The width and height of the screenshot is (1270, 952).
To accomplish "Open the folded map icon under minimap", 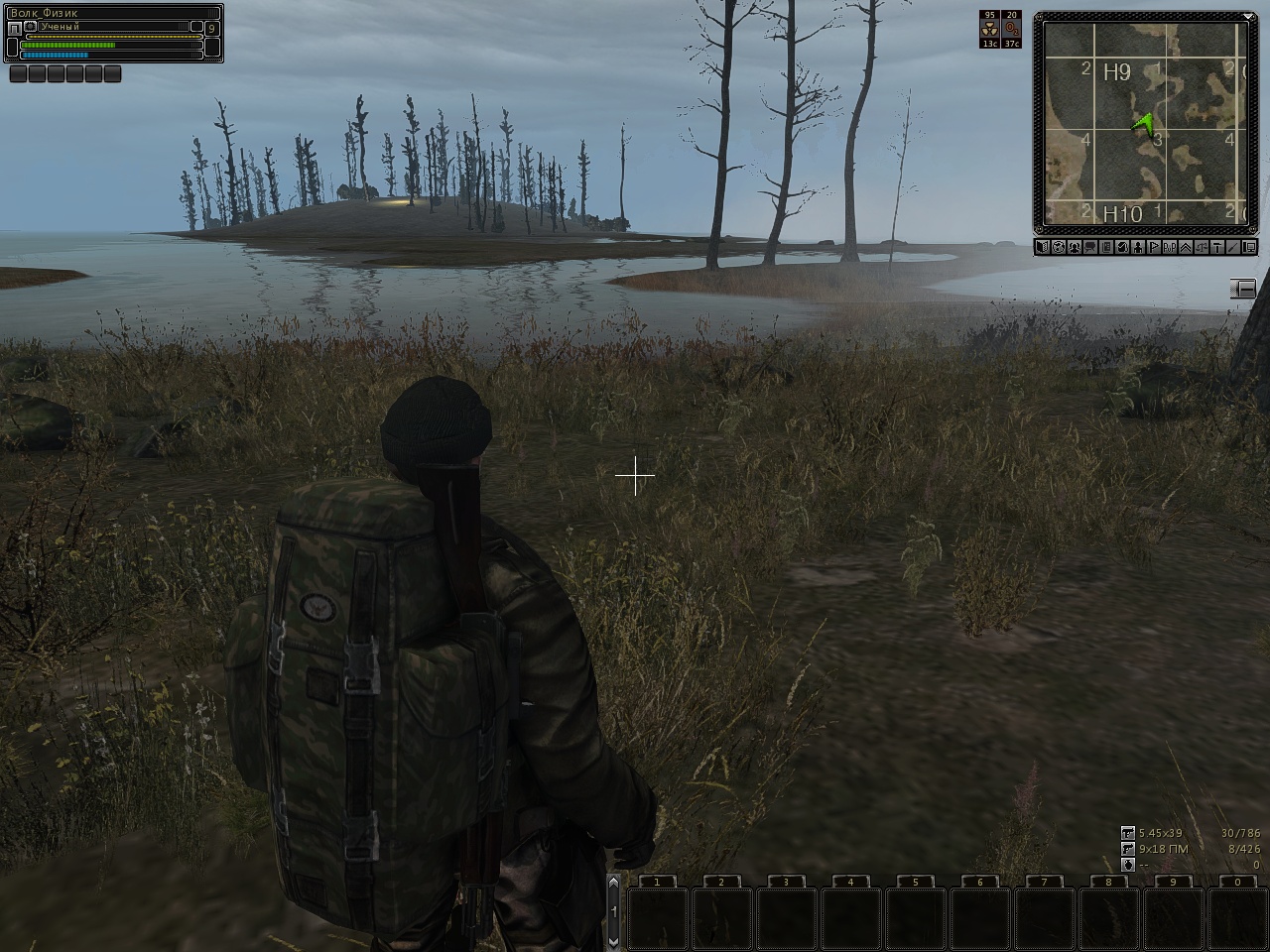I will point(1043,247).
